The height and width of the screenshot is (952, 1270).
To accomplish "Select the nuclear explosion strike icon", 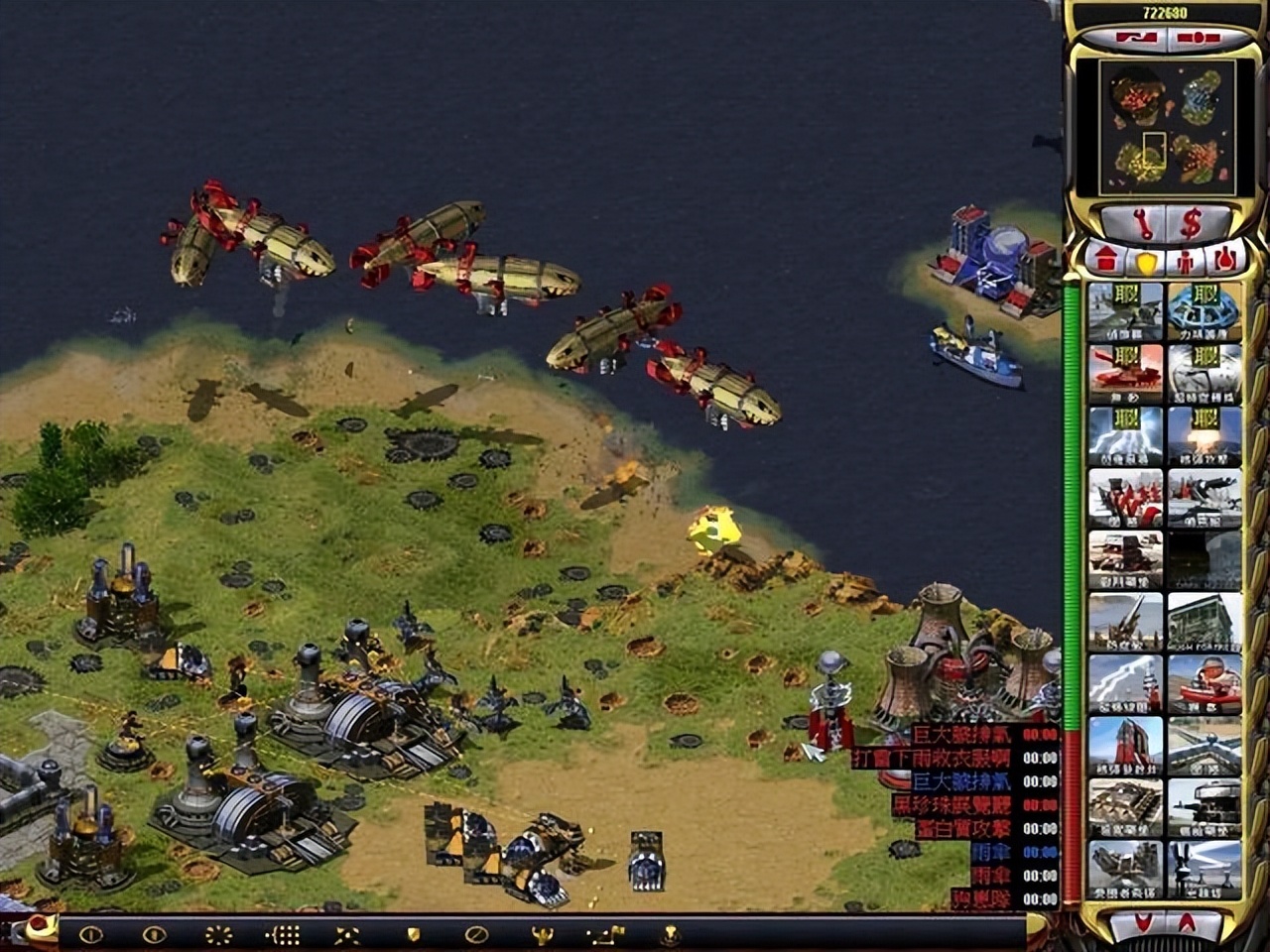I will [x=1205, y=434].
